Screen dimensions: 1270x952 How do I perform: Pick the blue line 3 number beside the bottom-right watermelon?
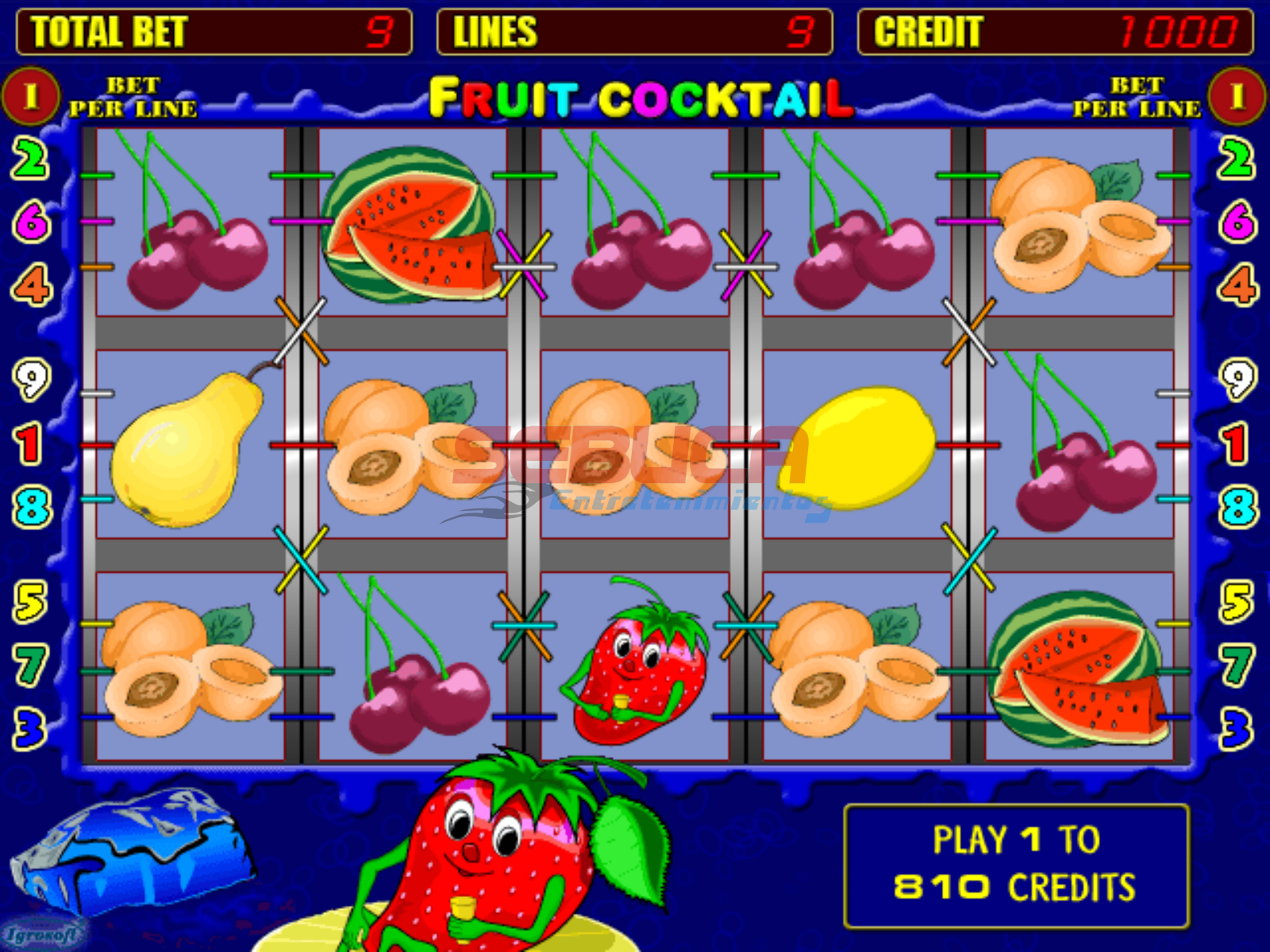pos(1237,729)
